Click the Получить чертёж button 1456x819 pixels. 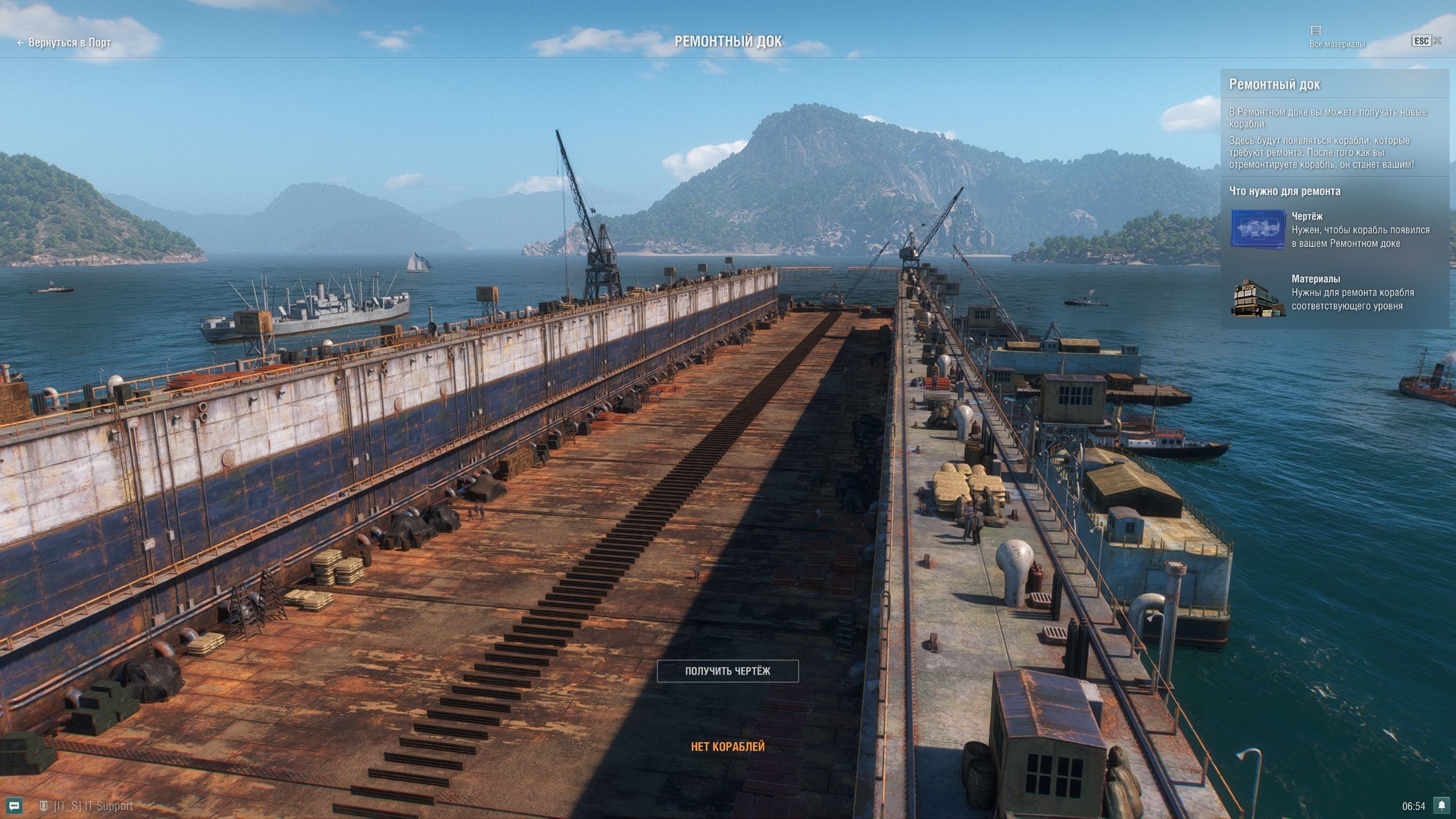727,671
